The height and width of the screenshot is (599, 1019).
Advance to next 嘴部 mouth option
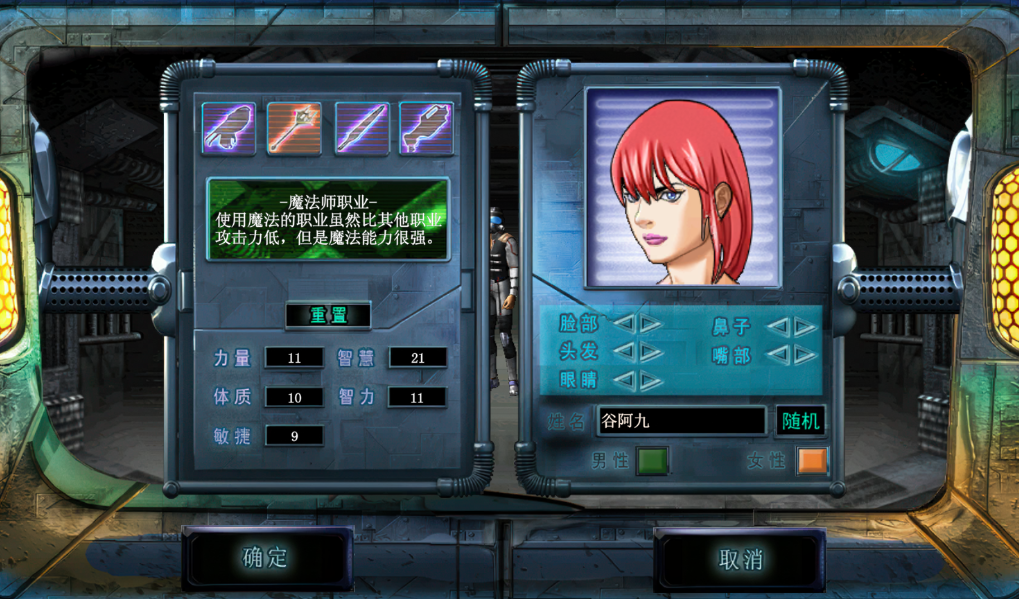point(805,354)
